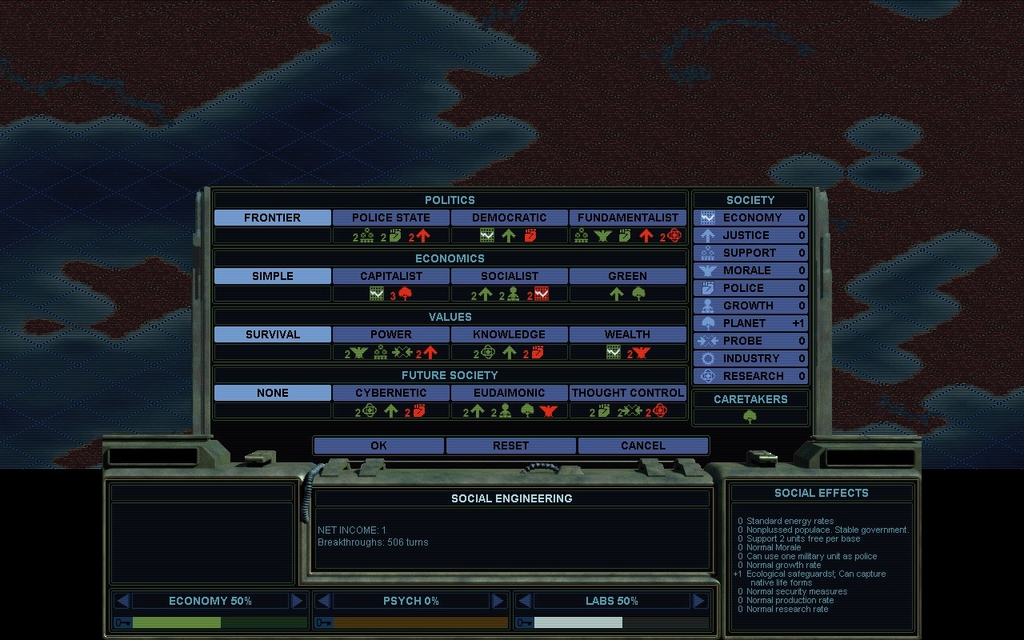The image size is (1024, 640).
Task: Switch politics to Fundamentalist
Action: 627,217
